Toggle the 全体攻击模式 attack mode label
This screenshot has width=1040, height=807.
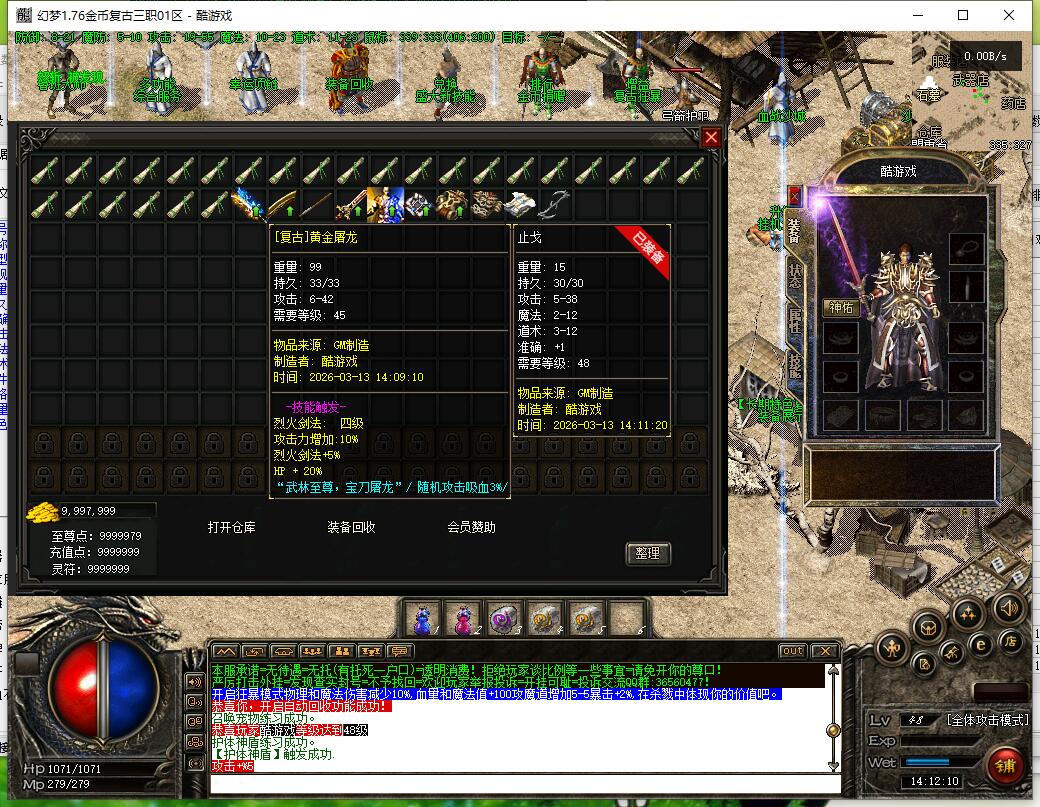pyautogui.click(x=987, y=720)
